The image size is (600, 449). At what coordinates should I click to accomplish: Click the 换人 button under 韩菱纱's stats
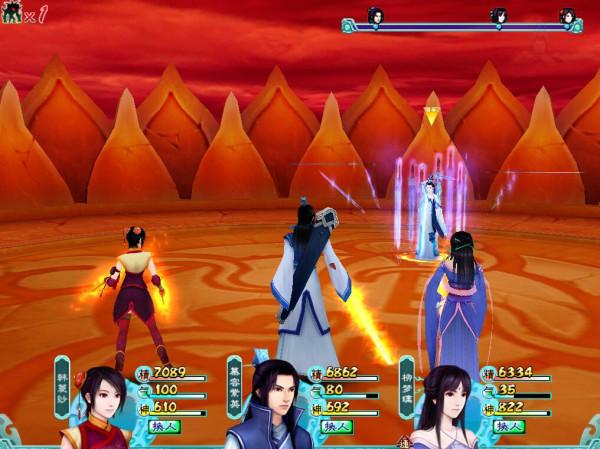coord(163,426)
